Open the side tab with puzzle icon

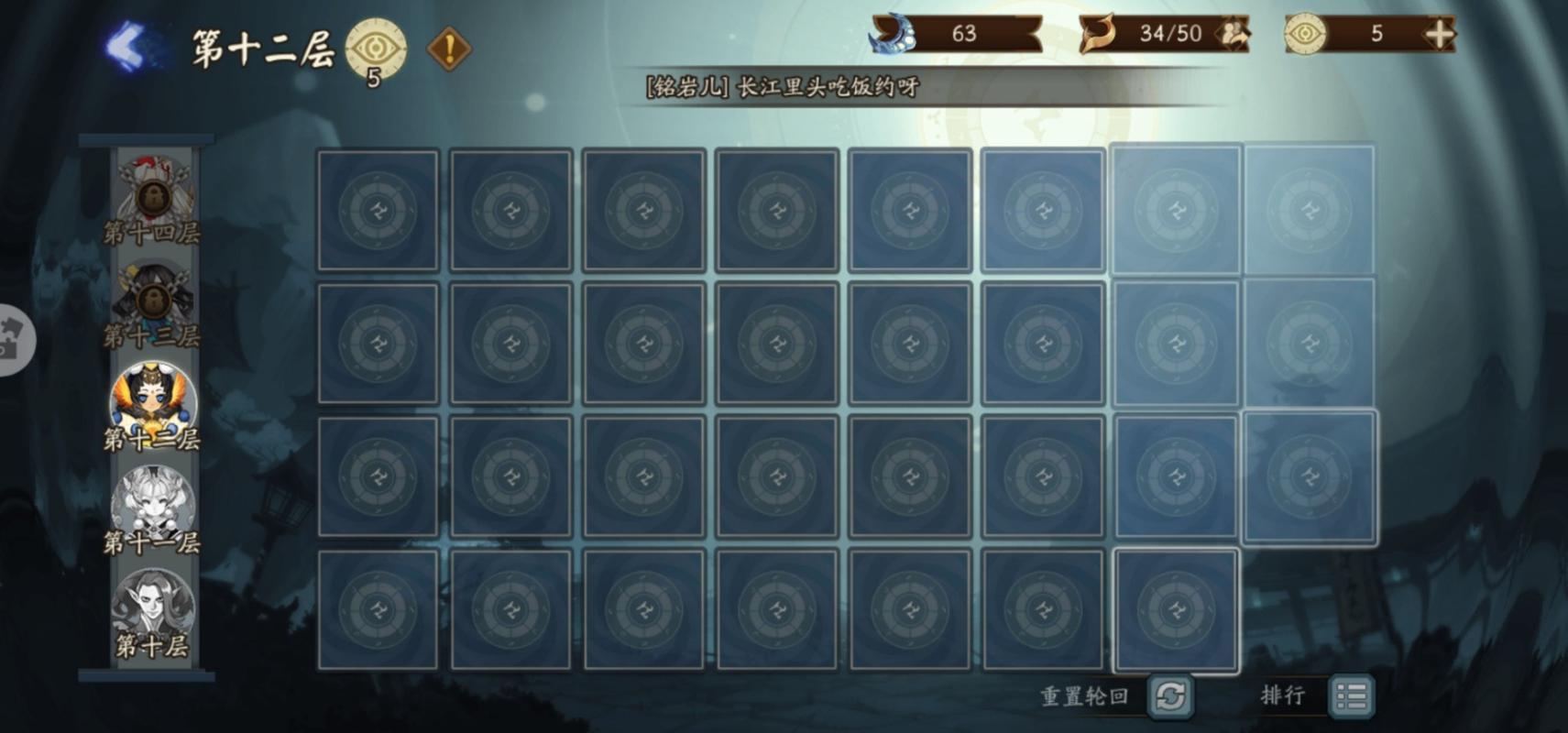coord(13,340)
